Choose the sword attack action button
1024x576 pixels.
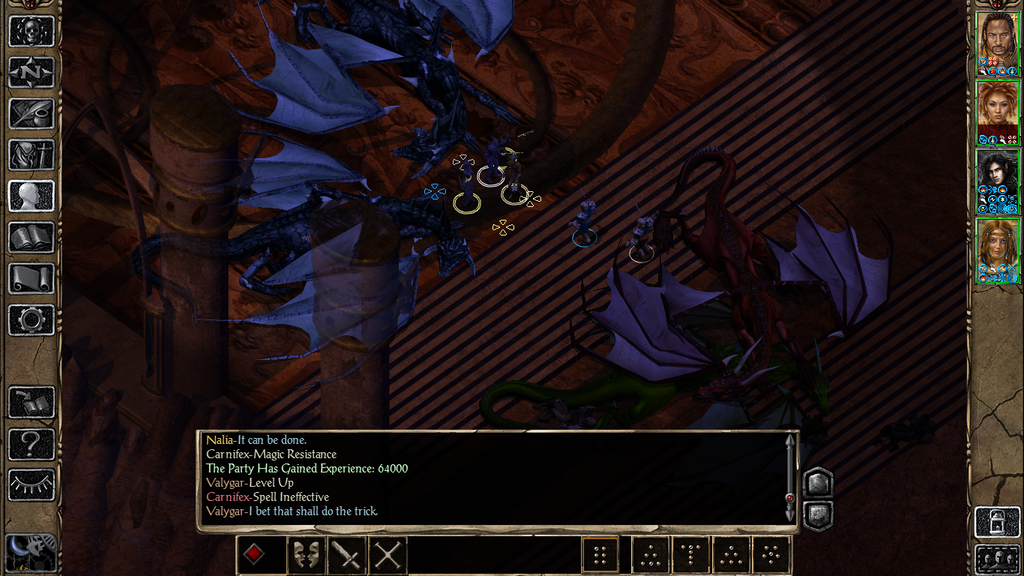(346, 555)
